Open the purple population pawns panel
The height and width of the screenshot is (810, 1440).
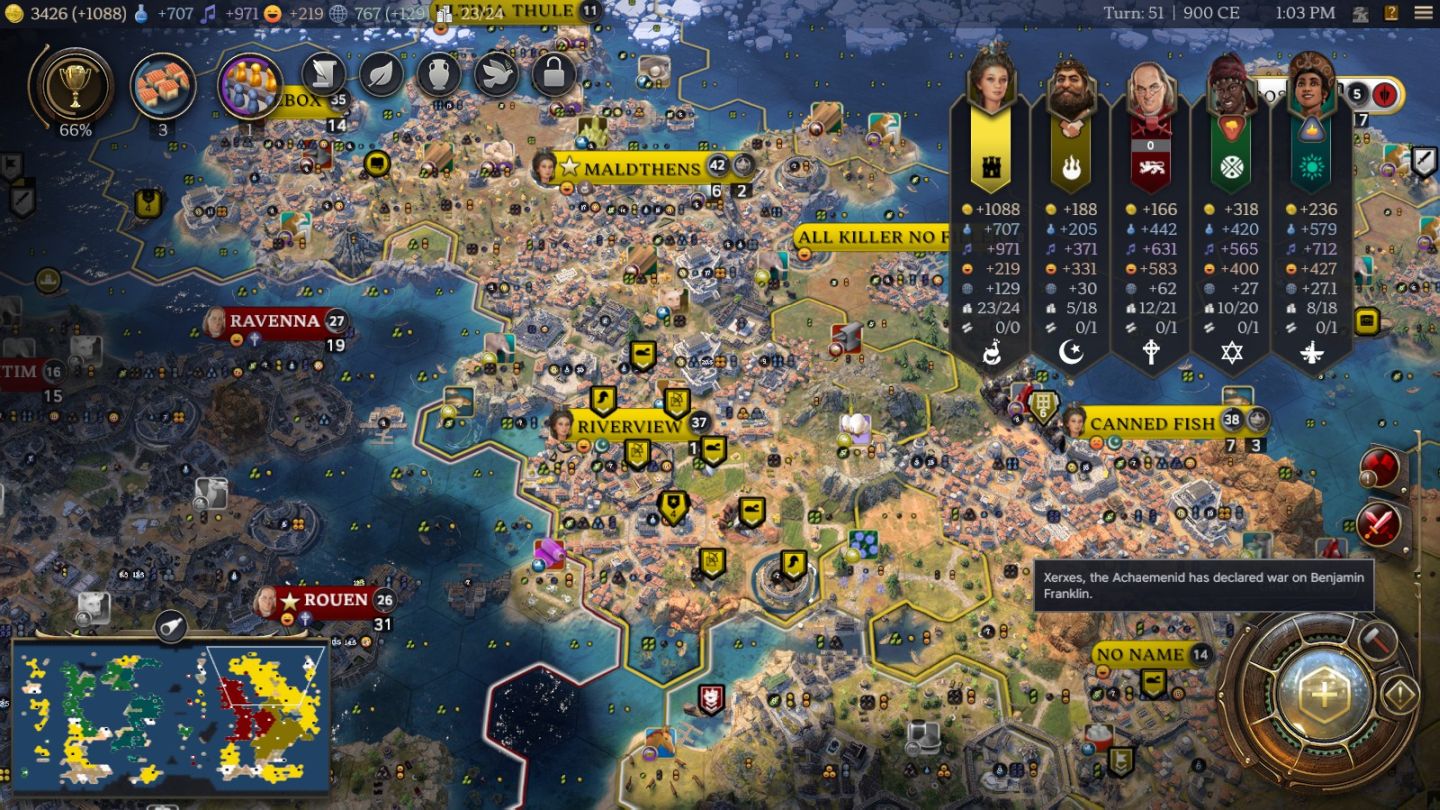click(249, 87)
